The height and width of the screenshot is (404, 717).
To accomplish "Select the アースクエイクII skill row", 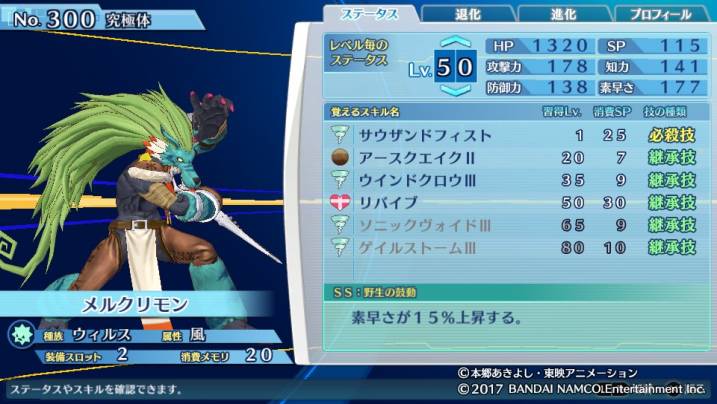I will click(513, 157).
